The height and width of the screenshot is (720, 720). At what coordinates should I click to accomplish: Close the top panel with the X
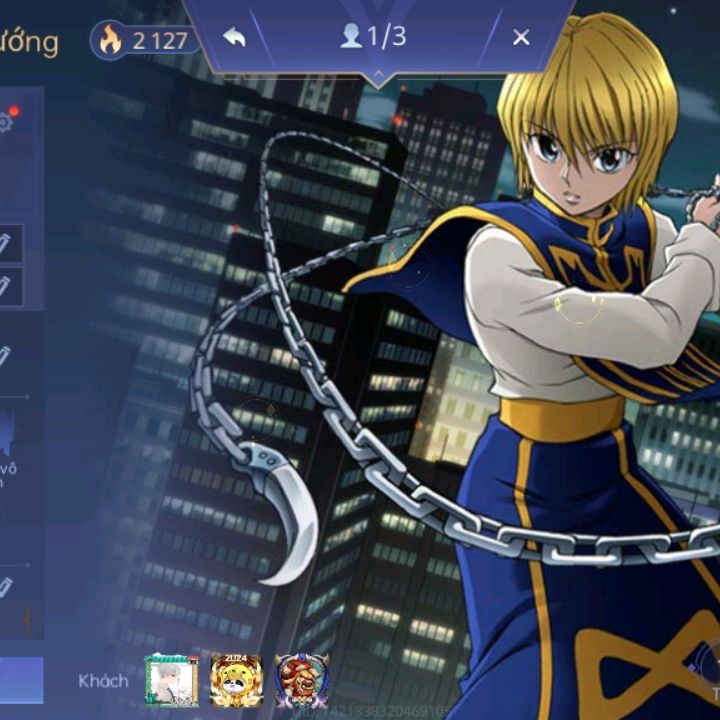pyautogui.click(x=521, y=38)
